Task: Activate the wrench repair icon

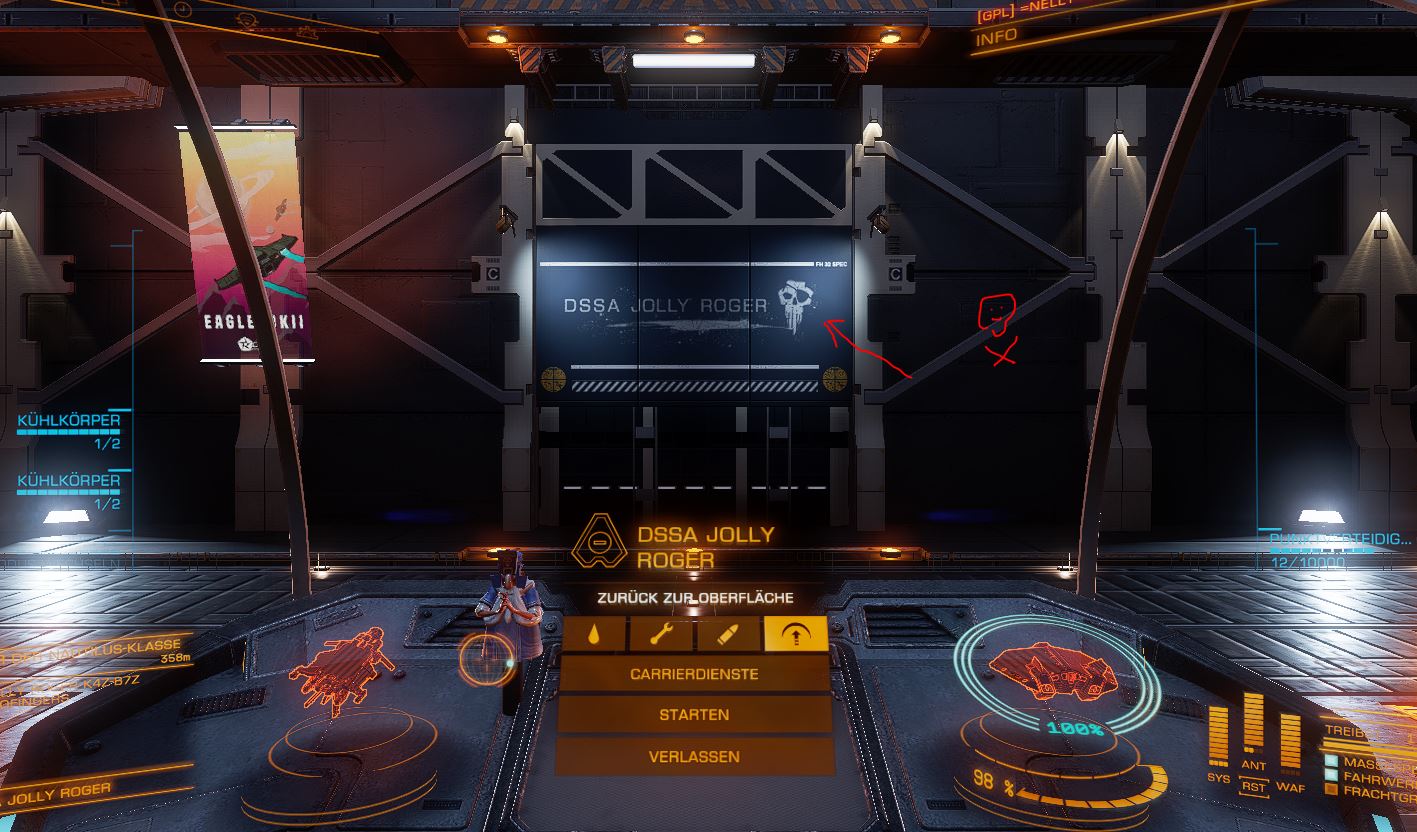Action: 660,634
